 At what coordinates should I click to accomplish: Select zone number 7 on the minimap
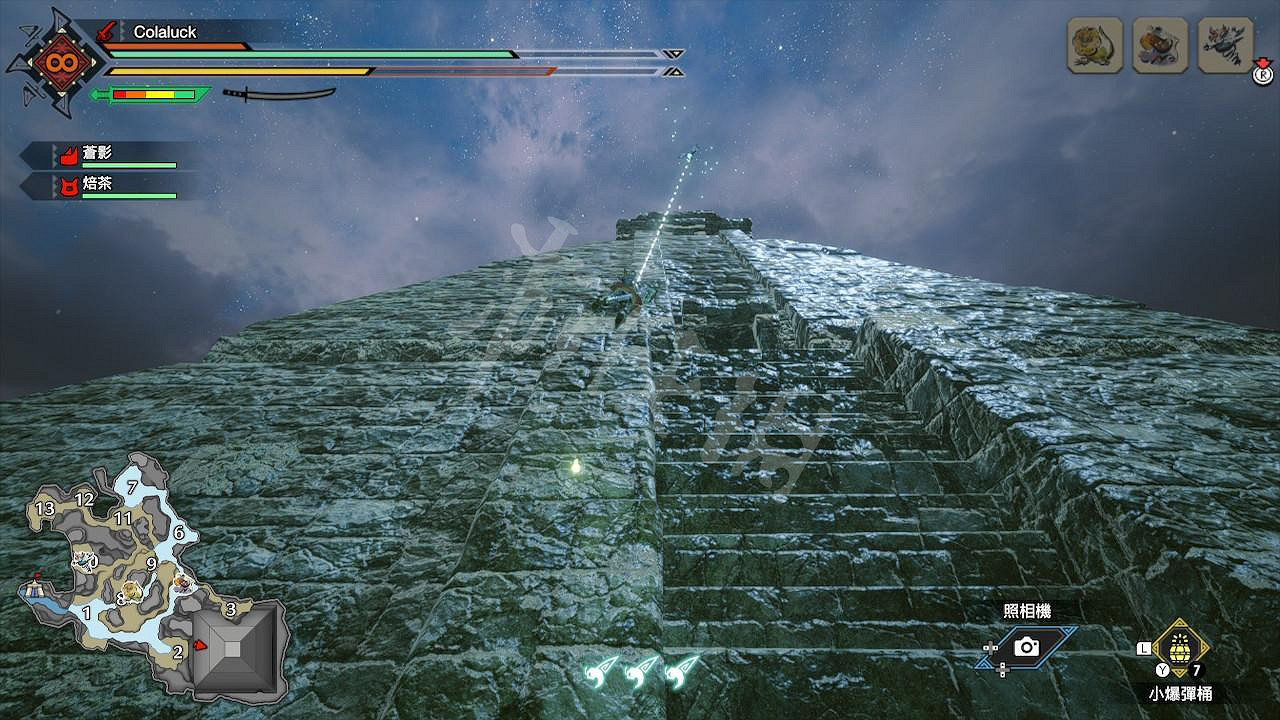click(133, 486)
